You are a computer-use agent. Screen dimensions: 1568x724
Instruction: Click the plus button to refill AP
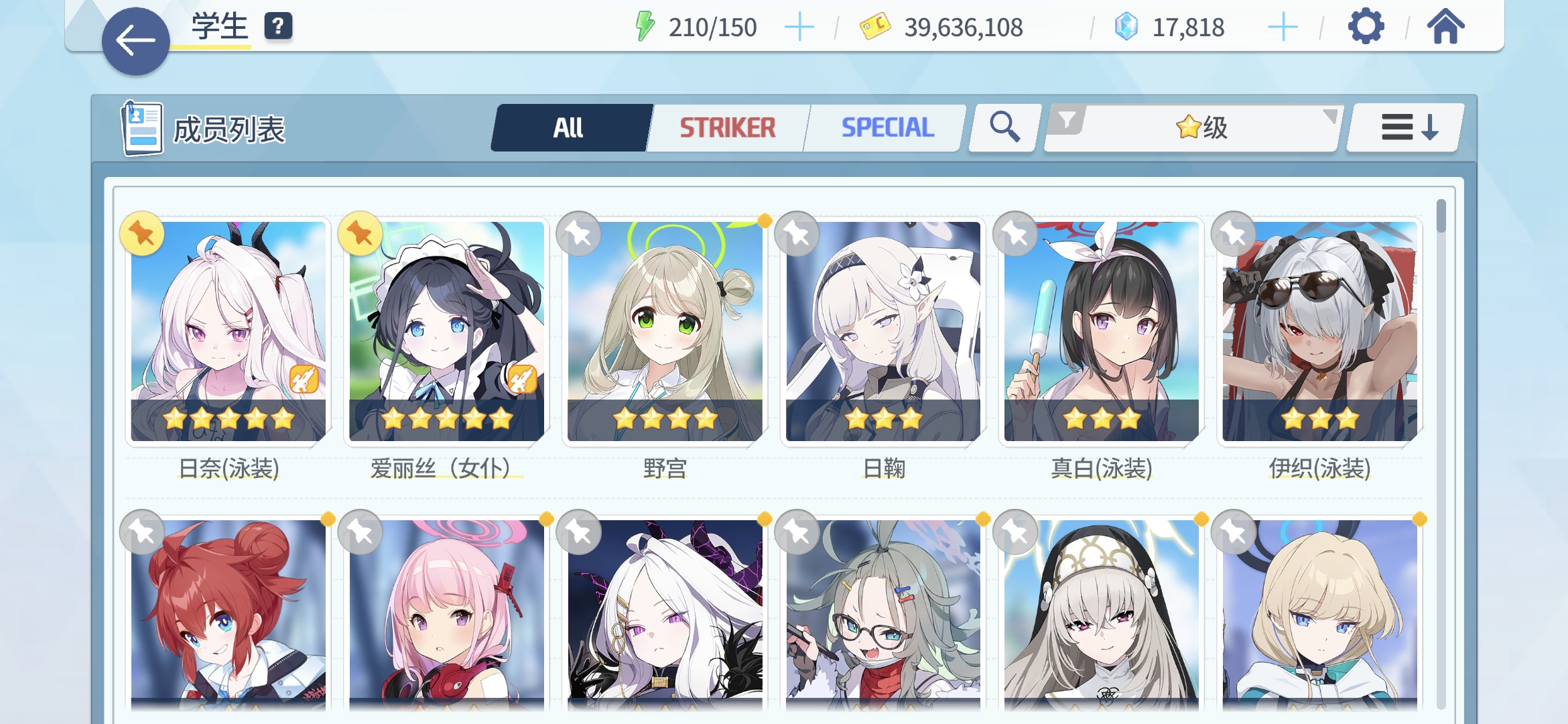[801, 27]
